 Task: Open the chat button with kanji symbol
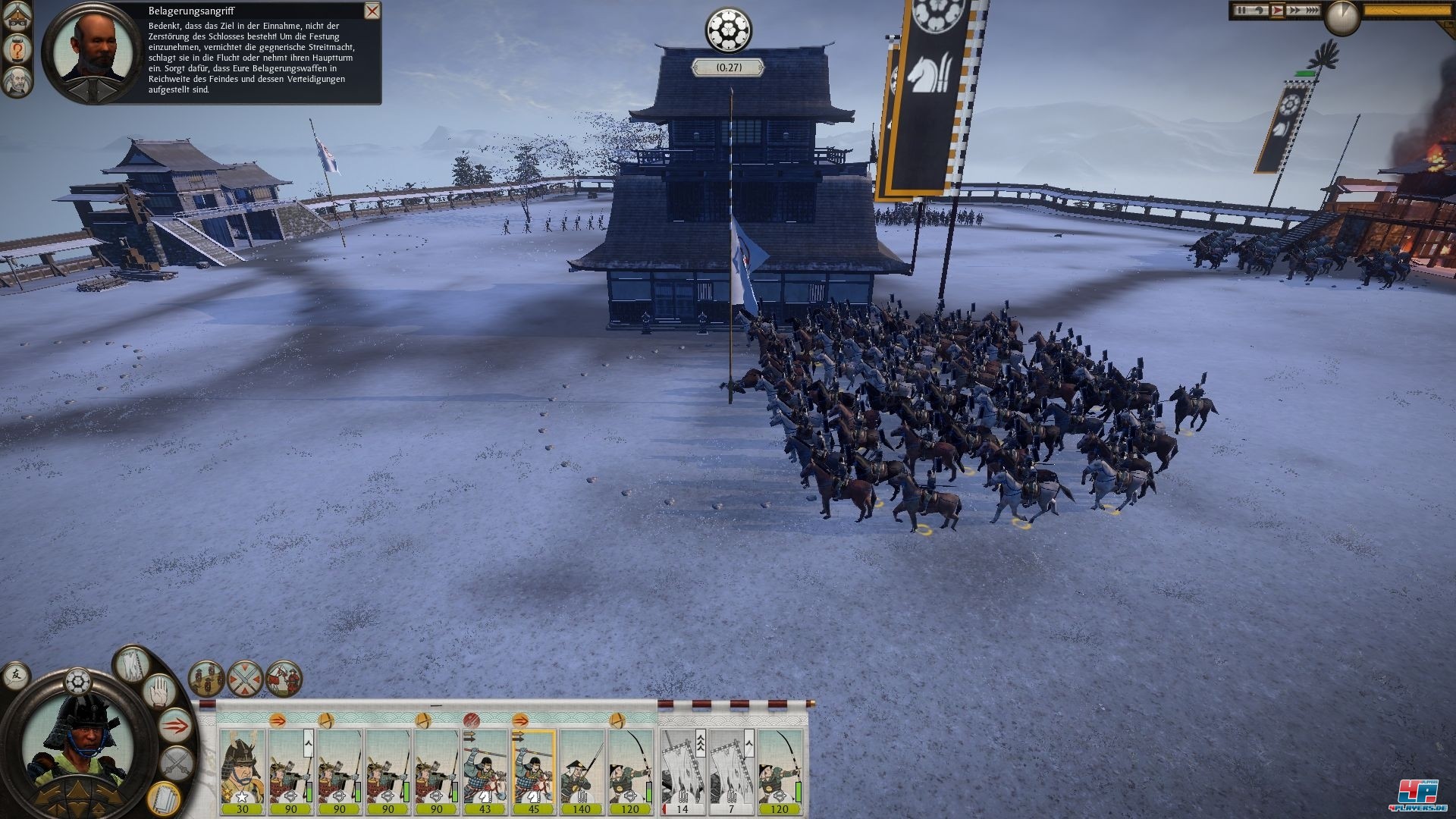click(x=17, y=674)
